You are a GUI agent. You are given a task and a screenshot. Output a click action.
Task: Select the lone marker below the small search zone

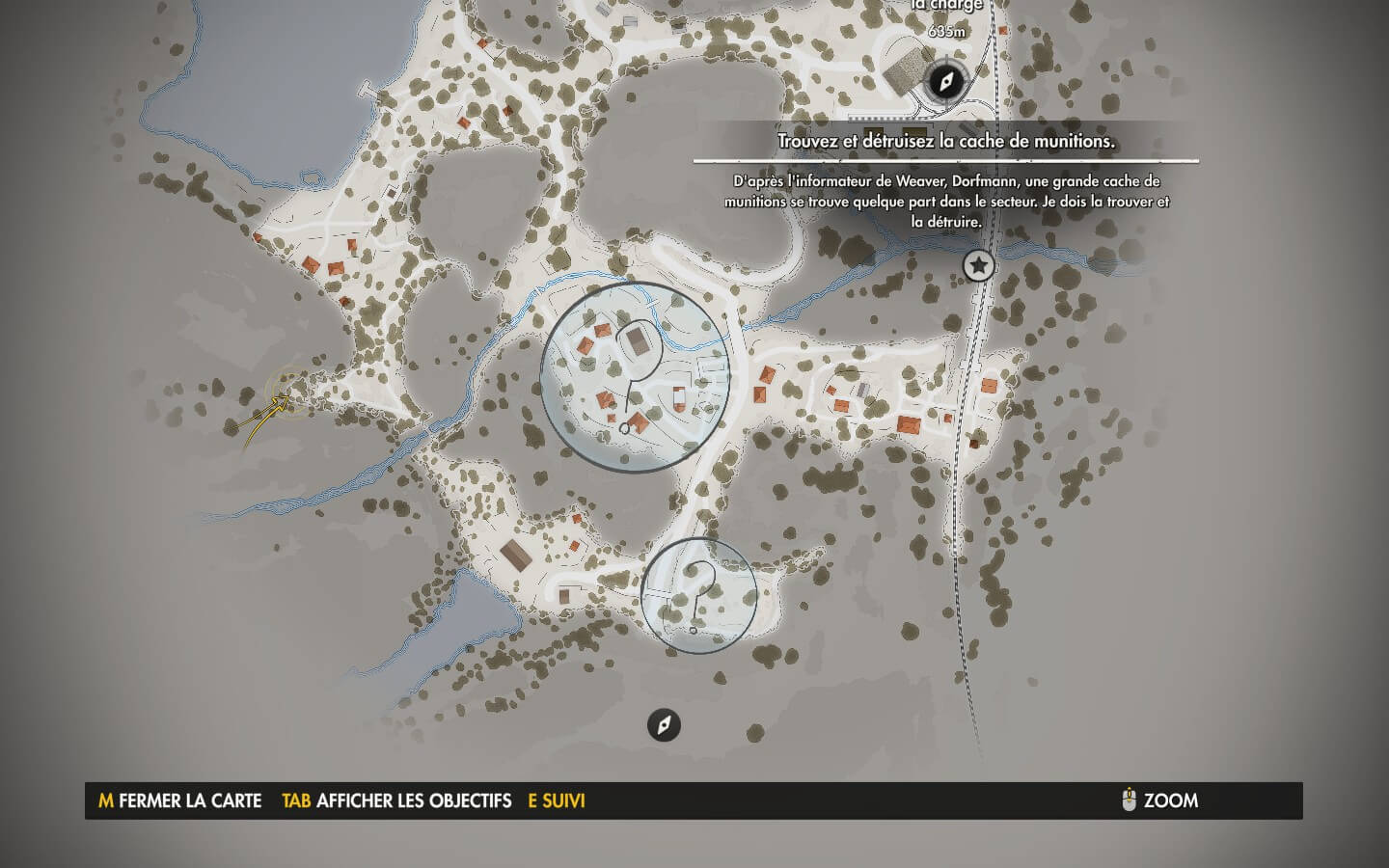(x=664, y=724)
